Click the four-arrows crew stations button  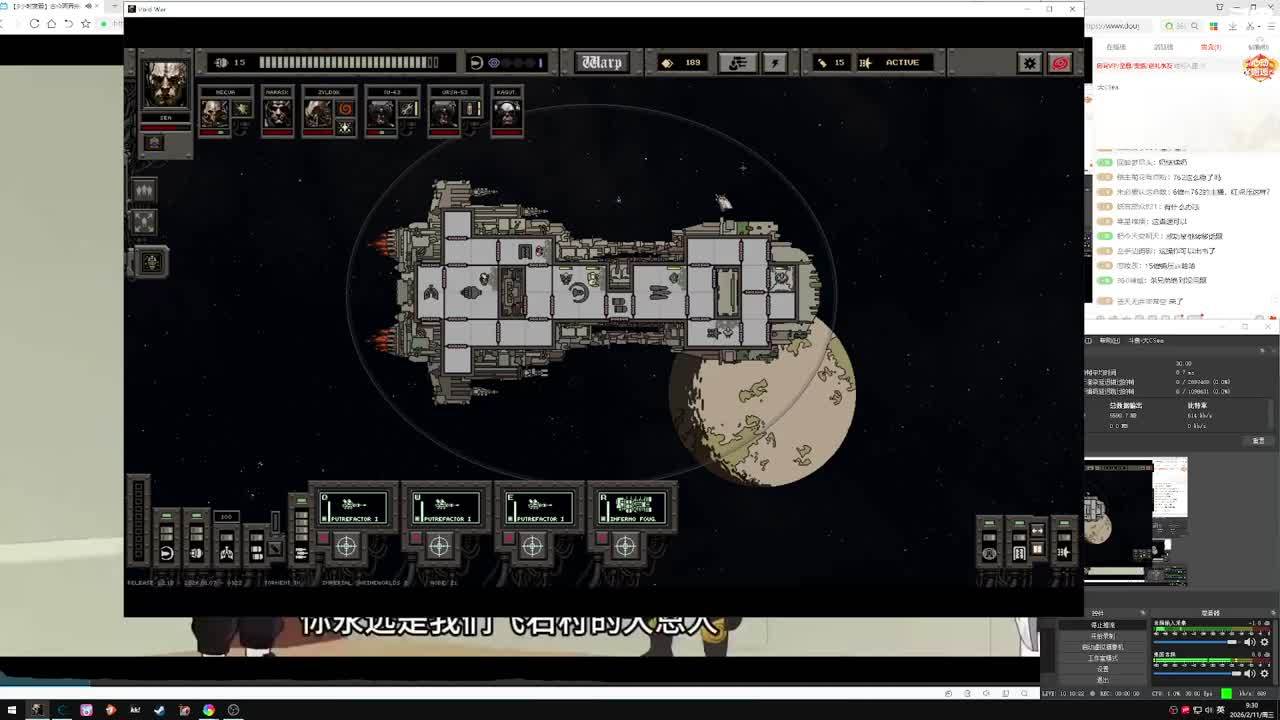tap(144, 222)
